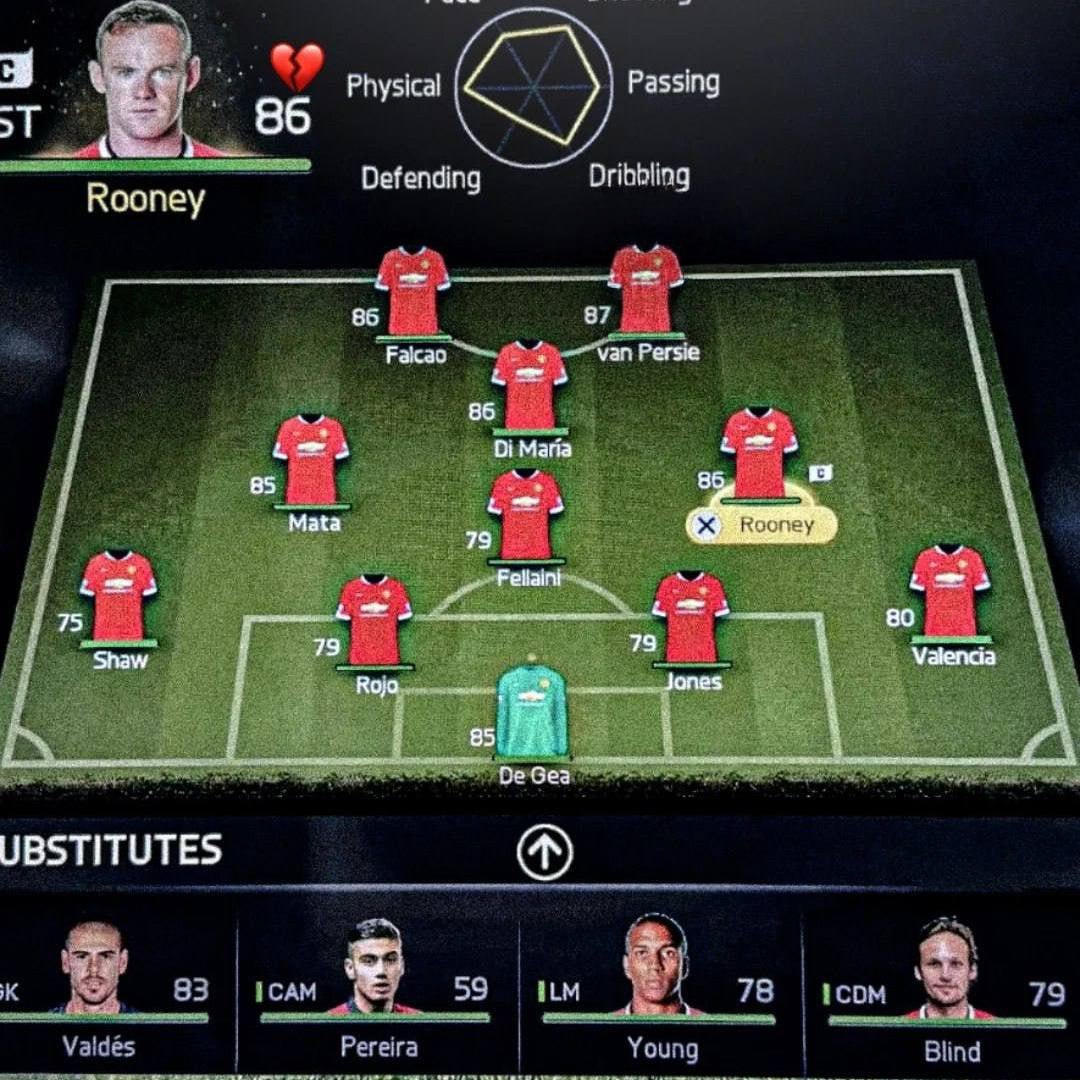The image size is (1080, 1080).
Task: Pick Rojo in the defence
Action: (374, 620)
